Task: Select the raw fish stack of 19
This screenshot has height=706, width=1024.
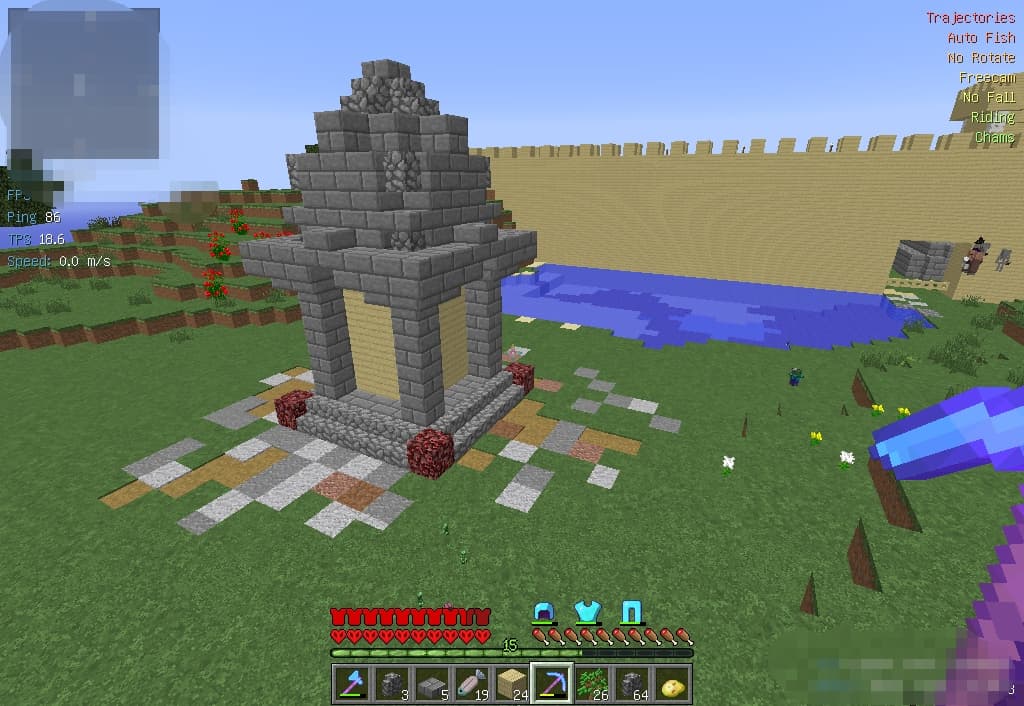Action: coord(471,684)
